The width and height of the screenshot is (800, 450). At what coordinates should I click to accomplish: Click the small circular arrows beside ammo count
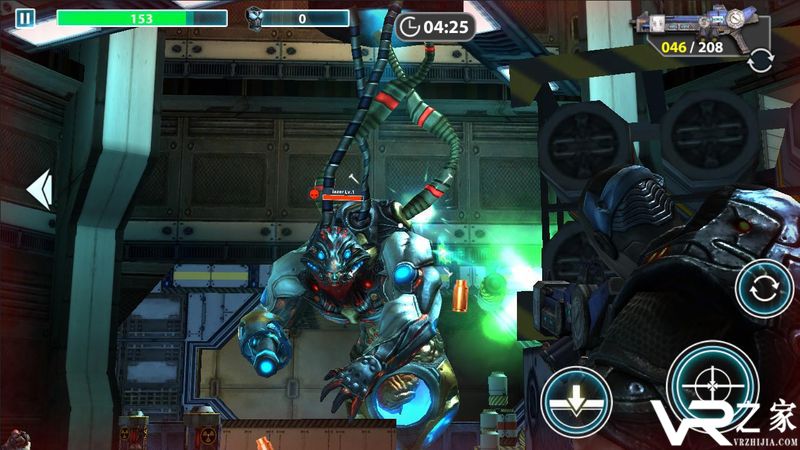tap(759, 60)
